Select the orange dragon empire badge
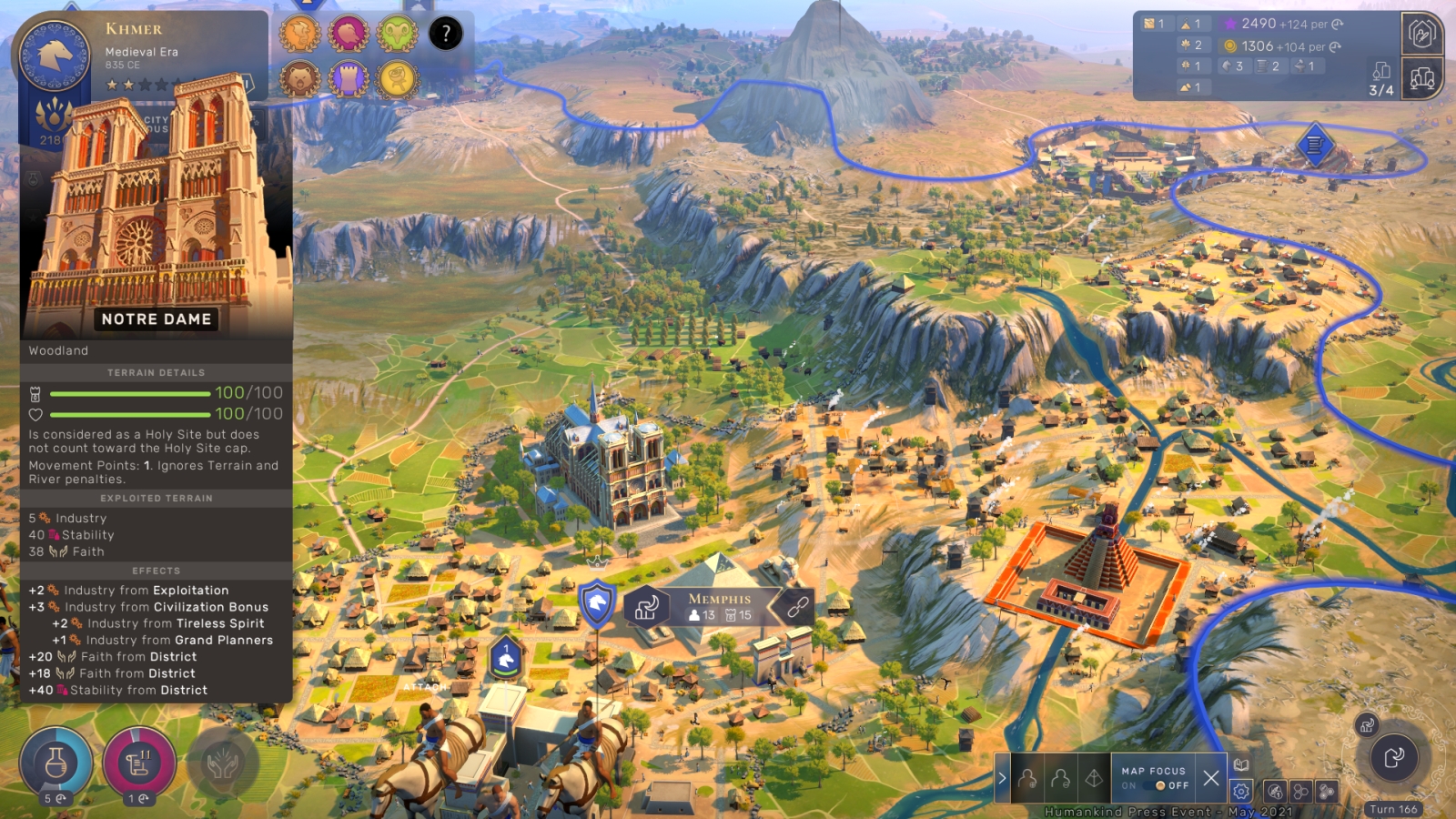 pos(299,35)
